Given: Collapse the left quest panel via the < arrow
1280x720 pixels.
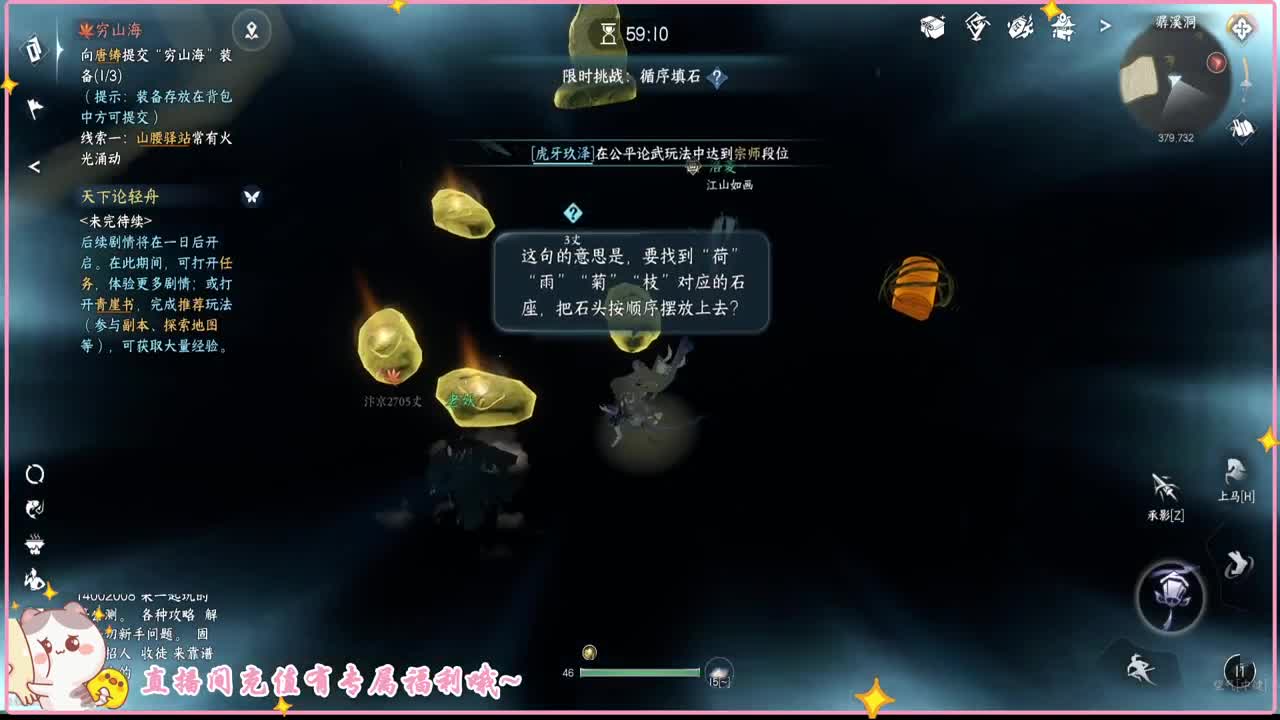Looking at the screenshot, I should click(33, 167).
